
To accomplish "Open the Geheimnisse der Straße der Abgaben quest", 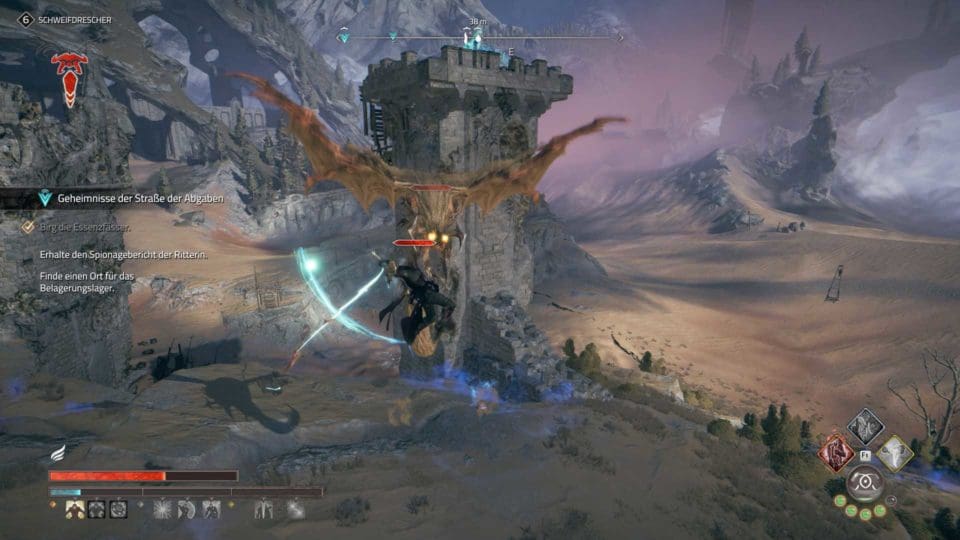I will point(140,199).
